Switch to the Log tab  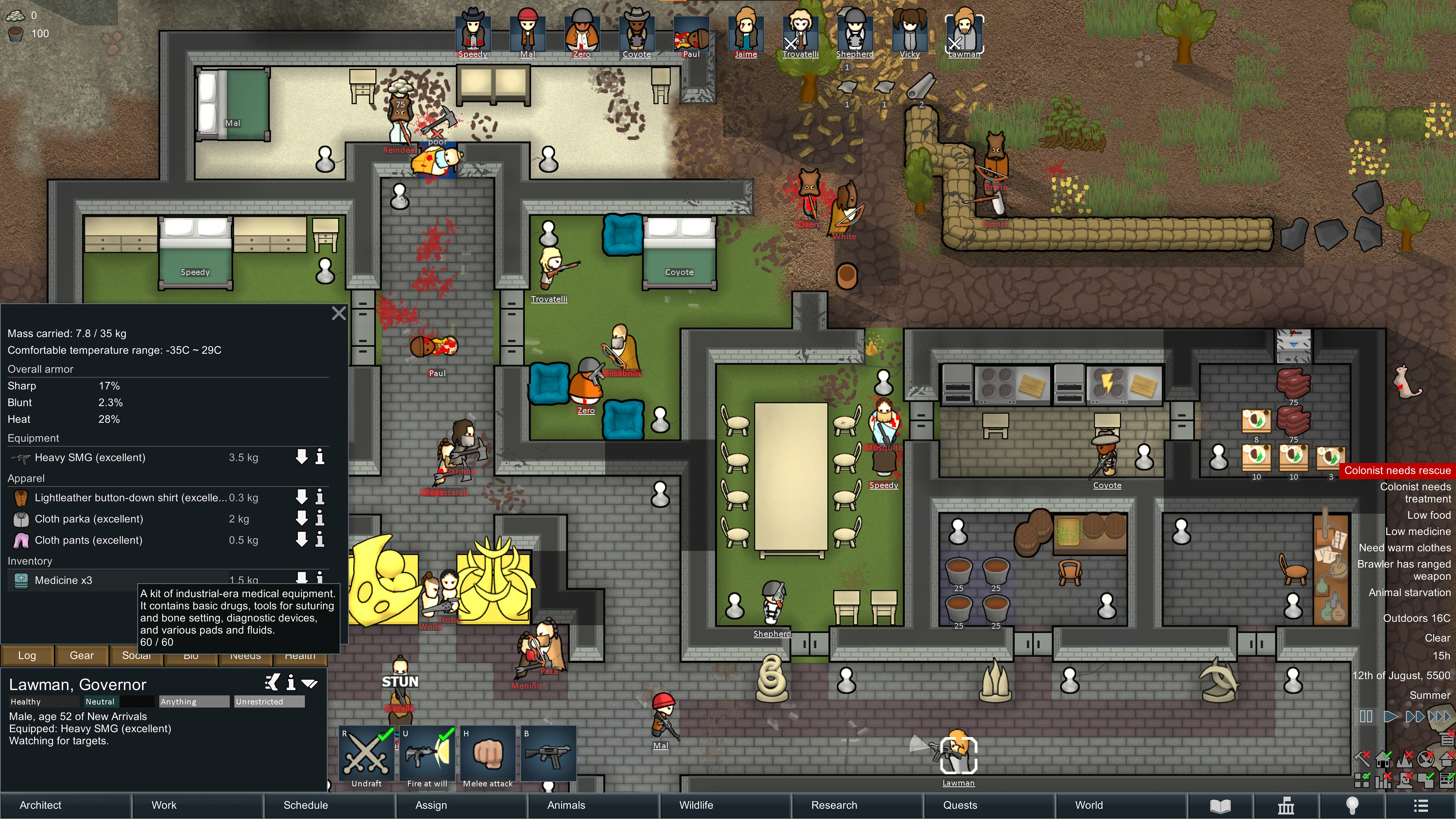pyautogui.click(x=27, y=655)
